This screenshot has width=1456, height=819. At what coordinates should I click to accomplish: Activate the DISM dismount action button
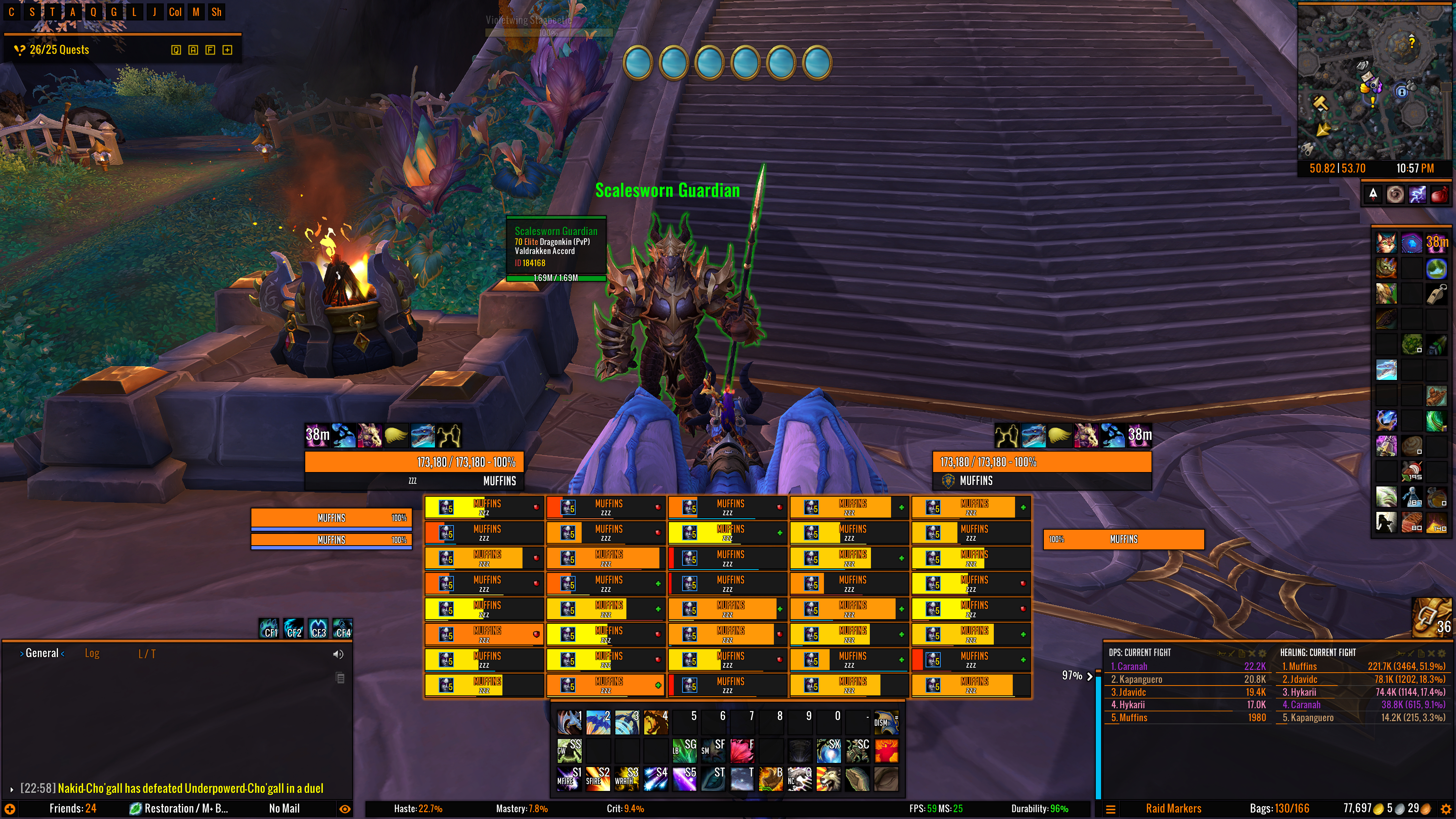click(x=885, y=722)
